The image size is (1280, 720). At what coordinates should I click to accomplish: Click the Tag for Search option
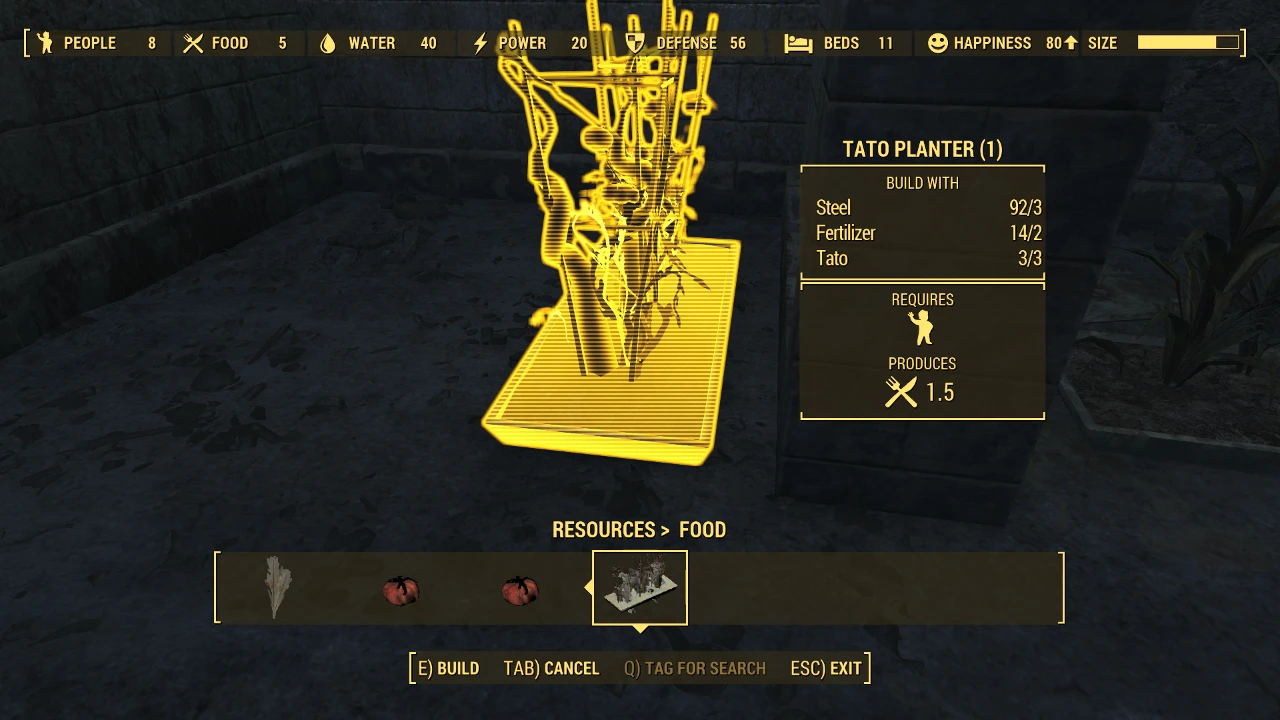click(695, 668)
